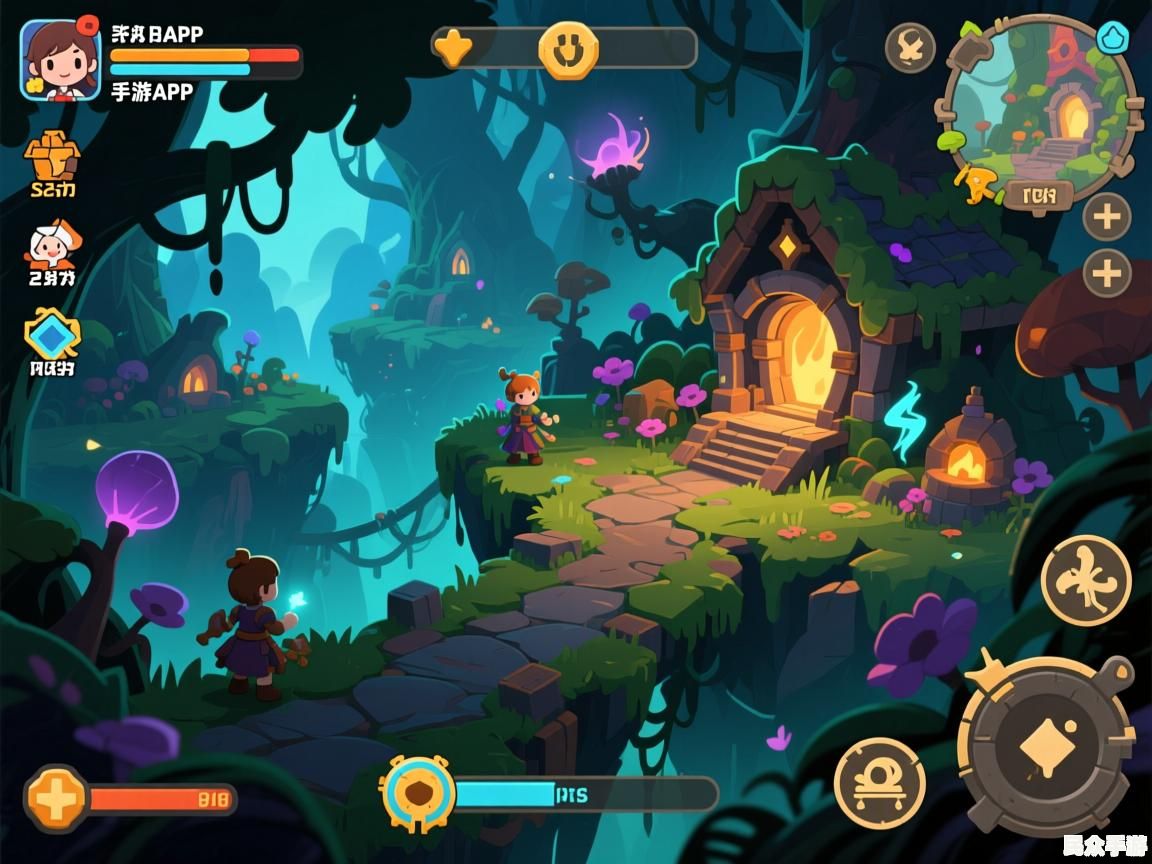Screen dimensions: 1152x864
Task: Open the orange crate menu icon
Action: coord(52,155)
